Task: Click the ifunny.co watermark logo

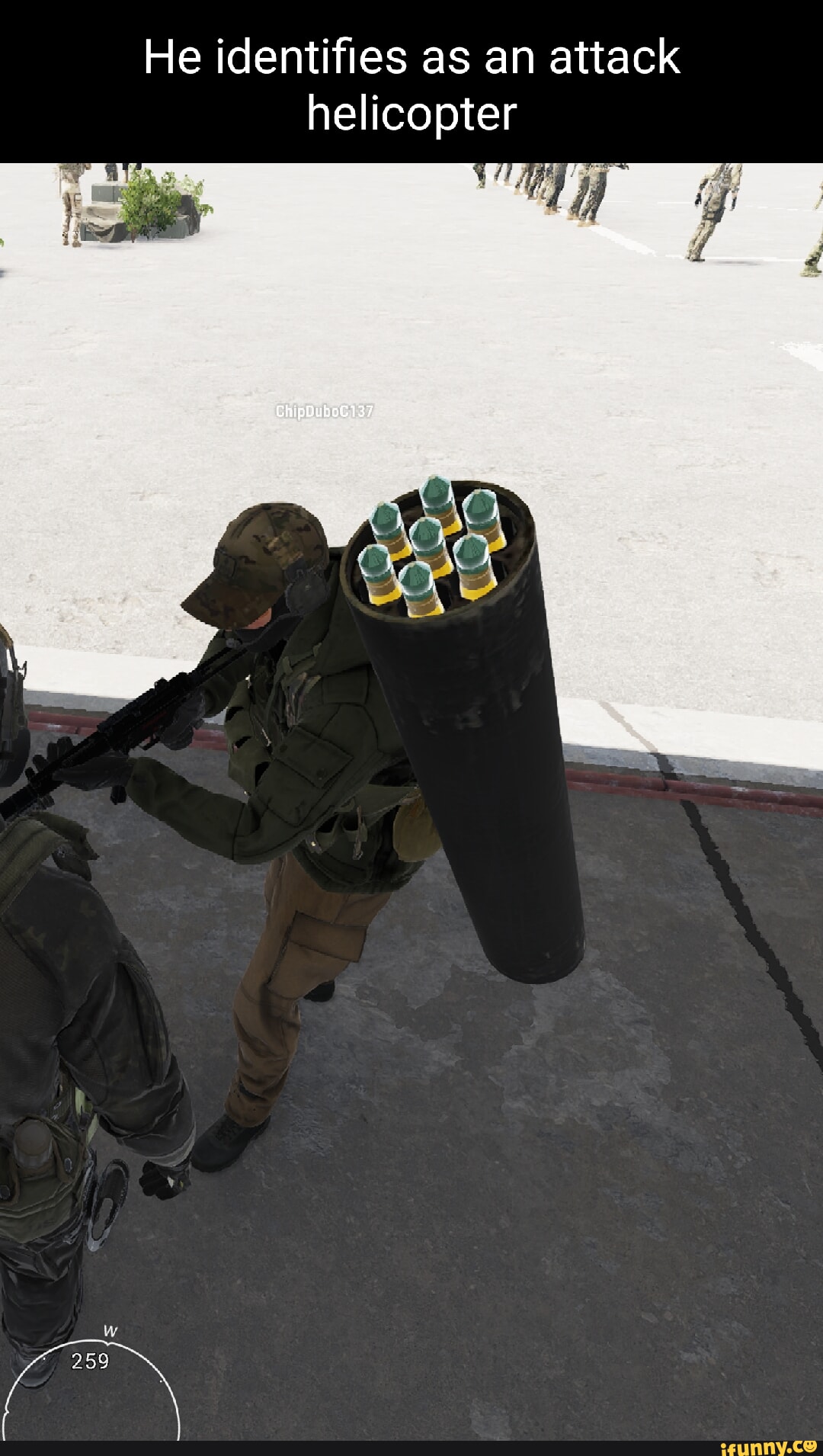Action: point(768,1445)
